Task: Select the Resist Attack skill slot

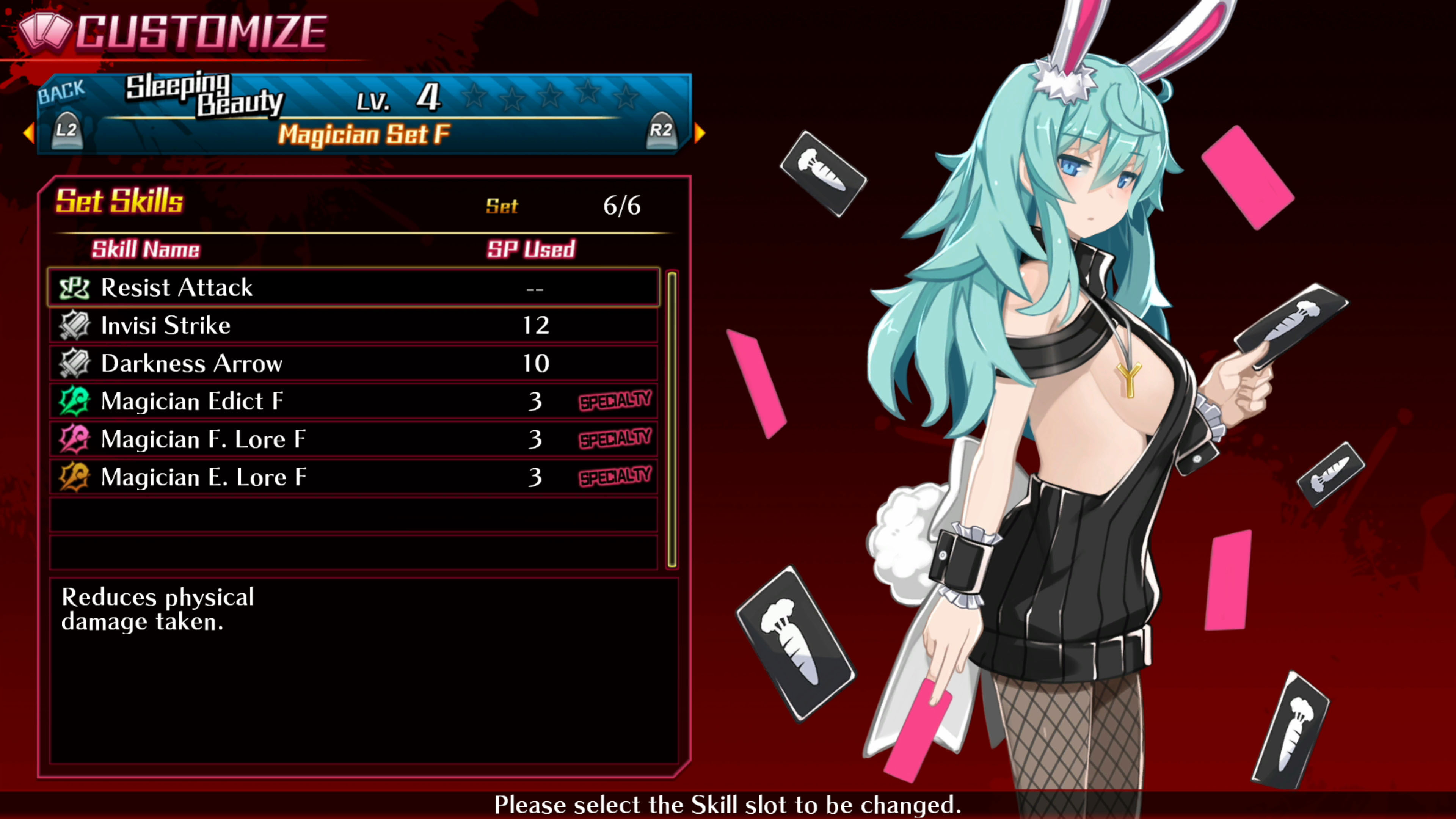Action: (x=353, y=288)
